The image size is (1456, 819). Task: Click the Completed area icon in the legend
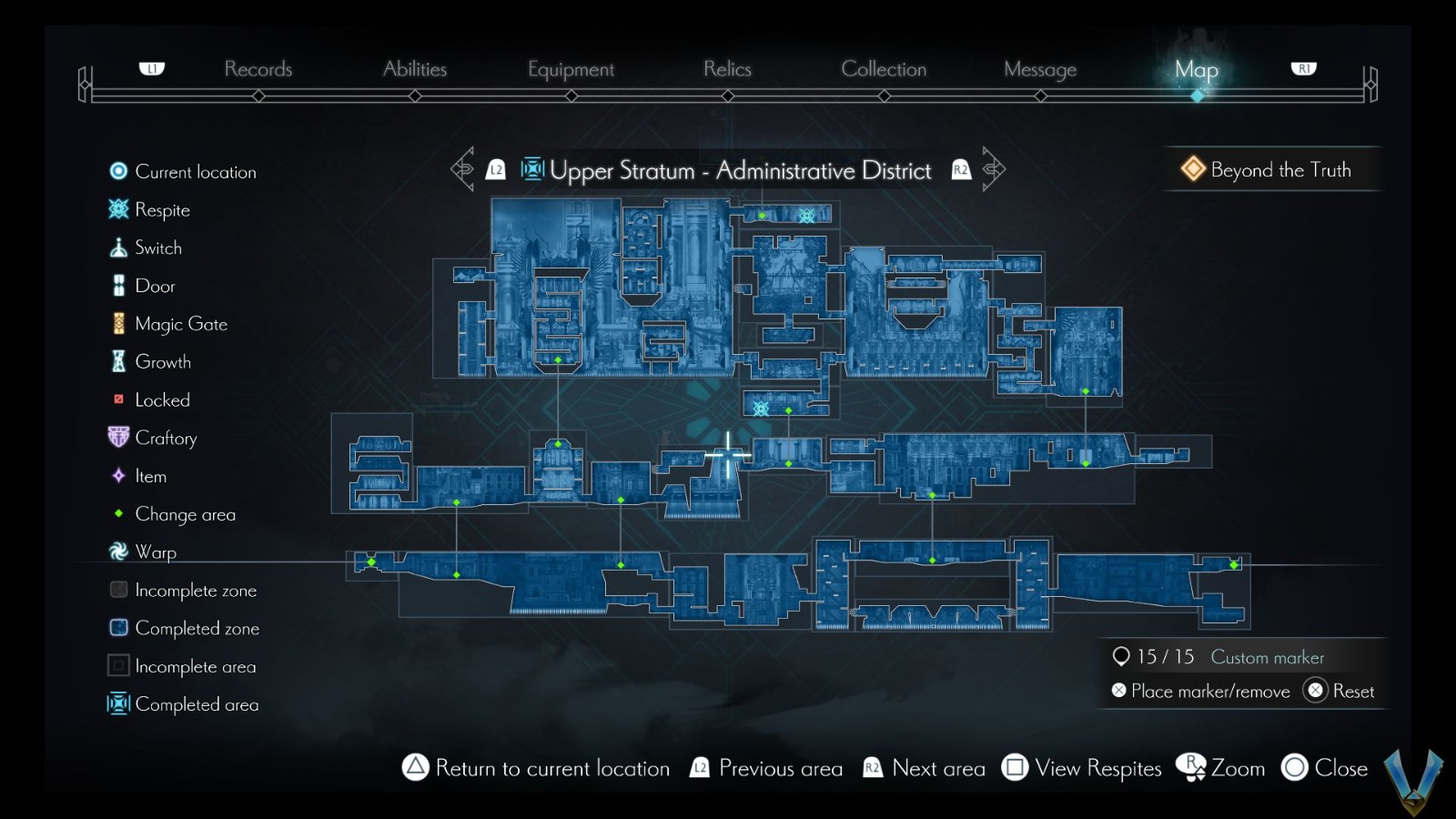tap(118, 703)
